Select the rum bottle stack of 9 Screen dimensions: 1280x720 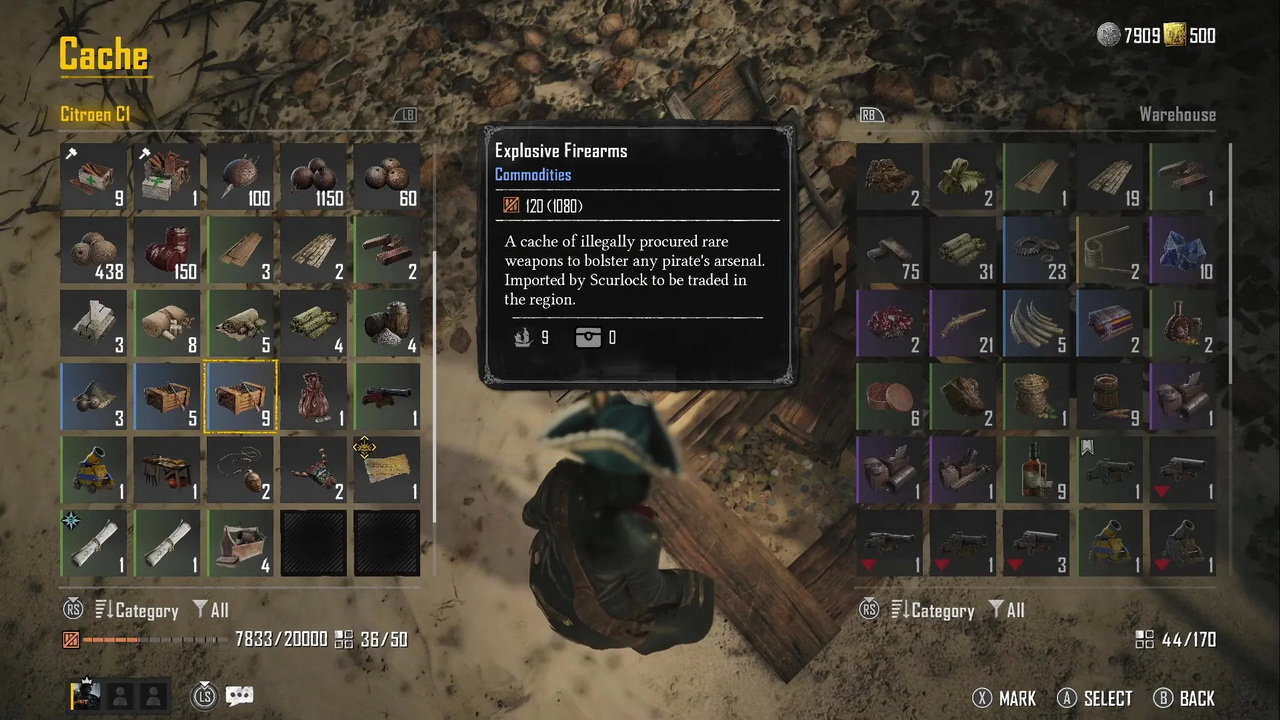(x=1036, y=469)
